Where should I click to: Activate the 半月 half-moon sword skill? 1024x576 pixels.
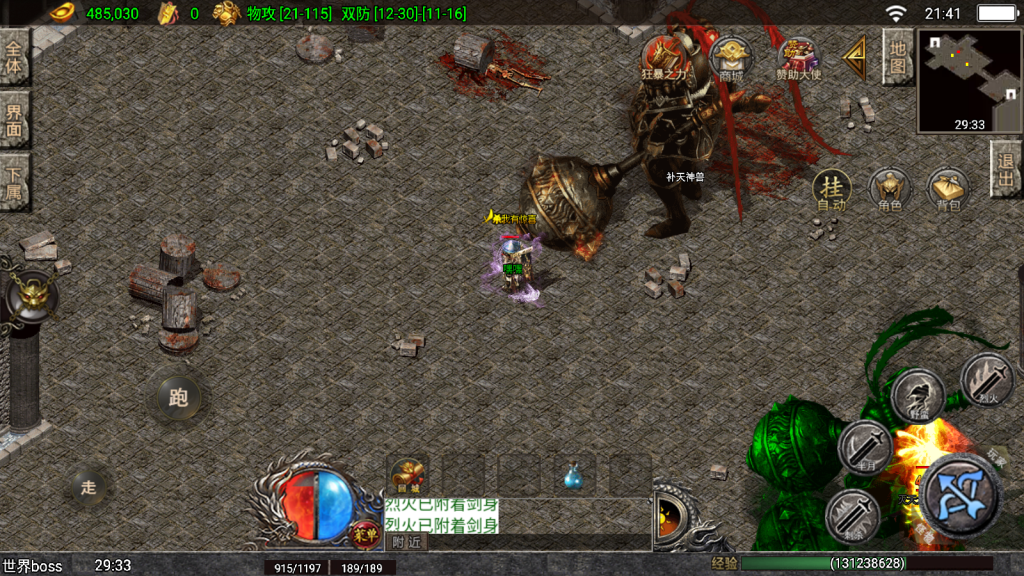coord(864,444)
